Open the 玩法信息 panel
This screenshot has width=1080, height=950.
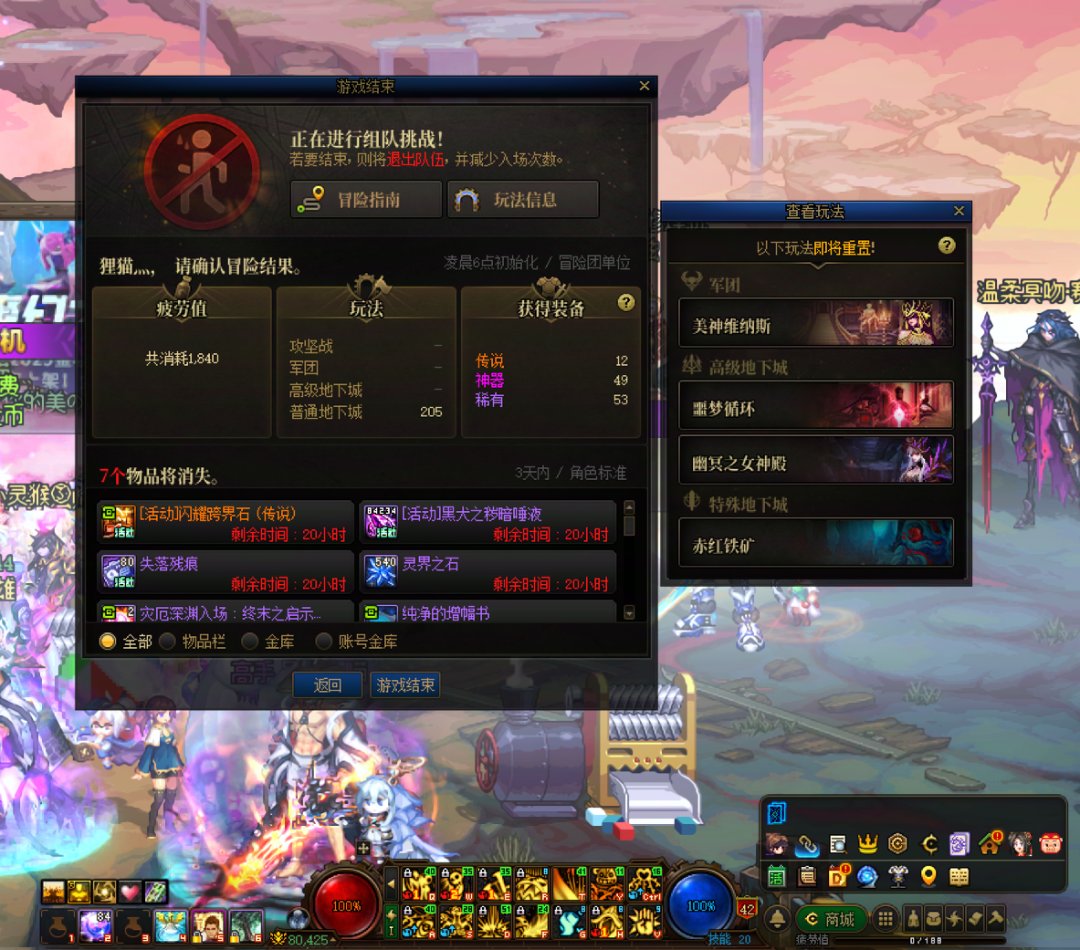(523, 200)
